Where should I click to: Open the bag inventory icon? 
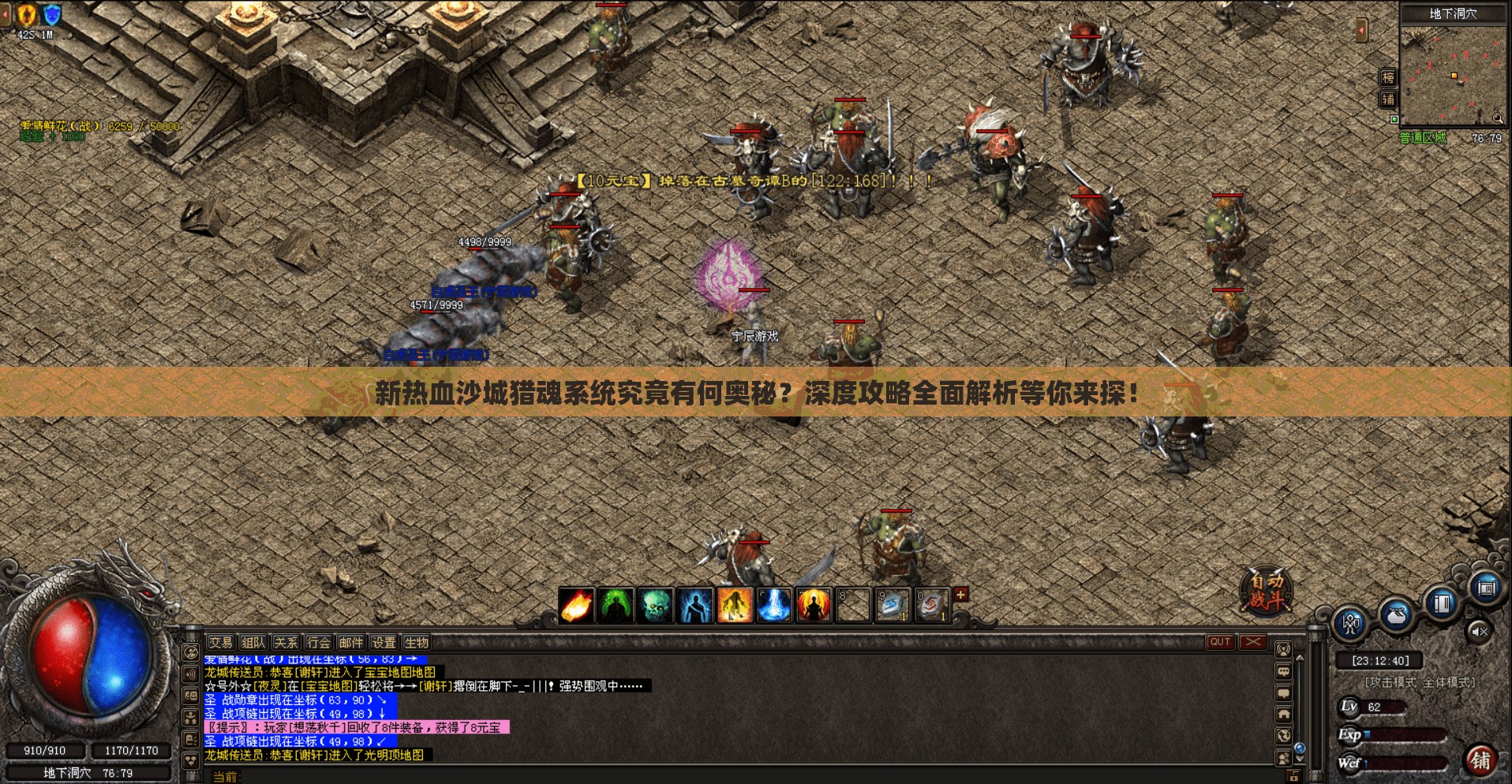coord(1396,614)
